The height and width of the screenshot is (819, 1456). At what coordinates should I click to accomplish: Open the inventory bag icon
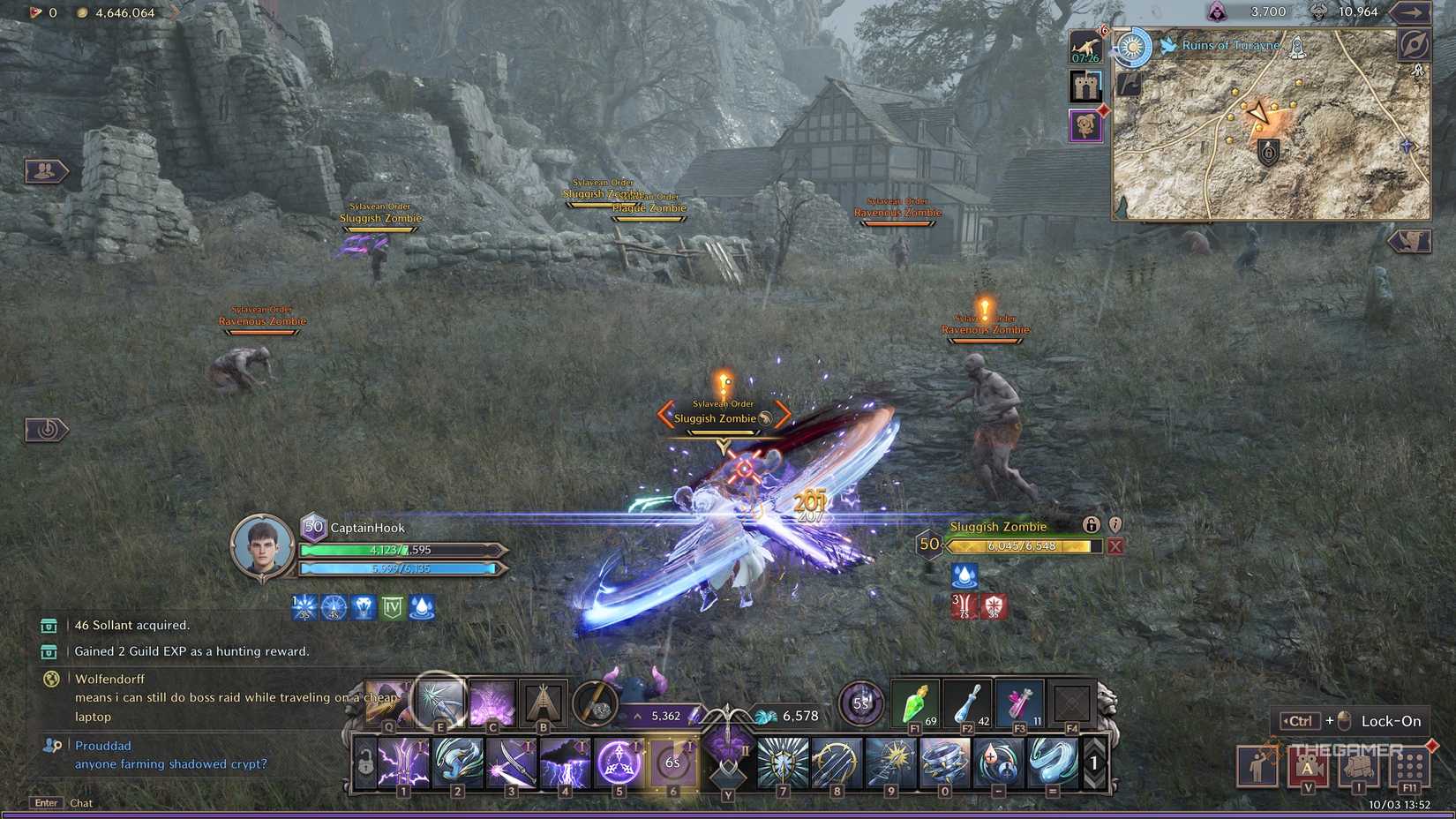1359,768
